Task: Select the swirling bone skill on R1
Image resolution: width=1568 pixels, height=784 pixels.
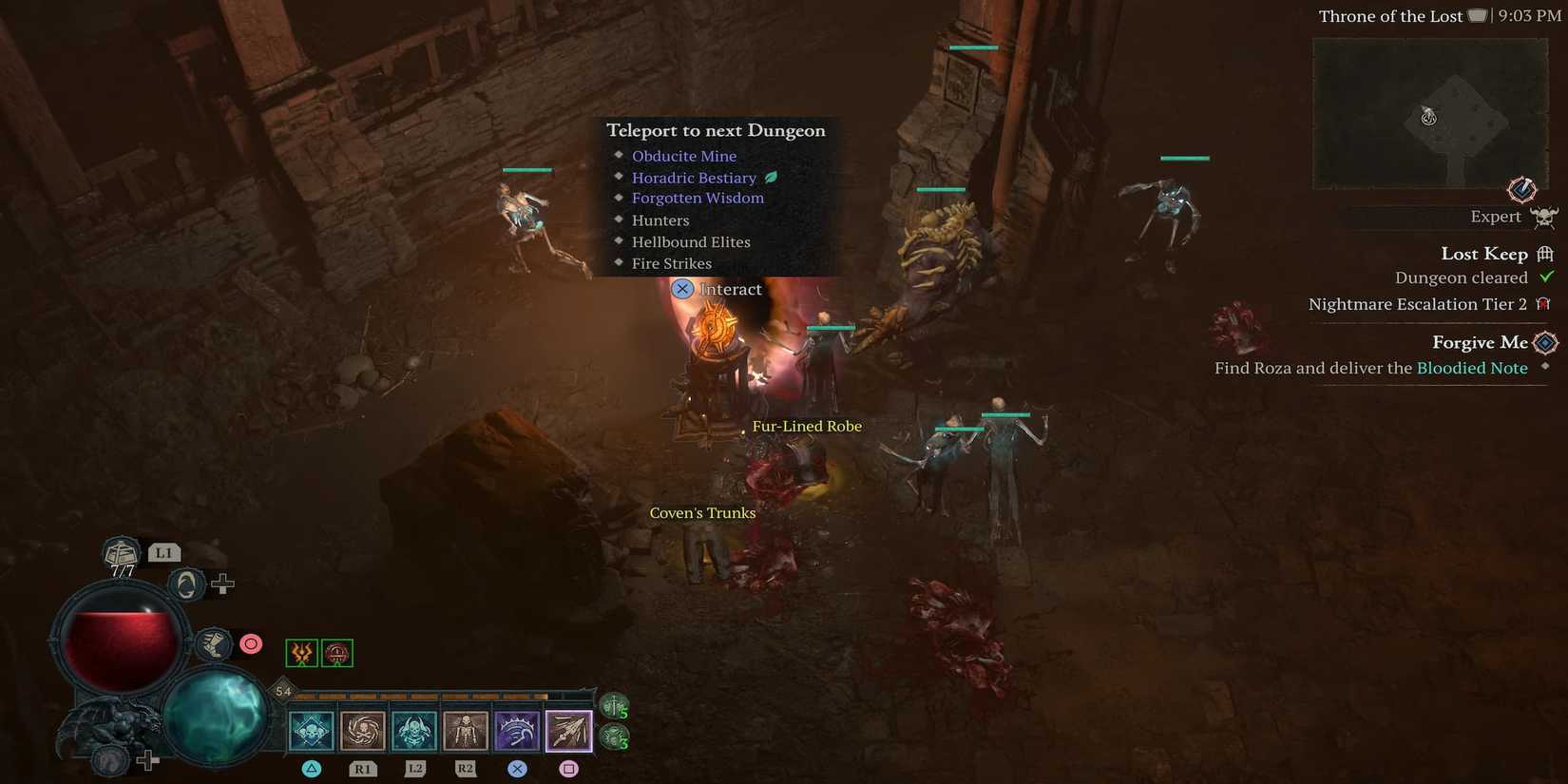Action: [x=362, y=730]
